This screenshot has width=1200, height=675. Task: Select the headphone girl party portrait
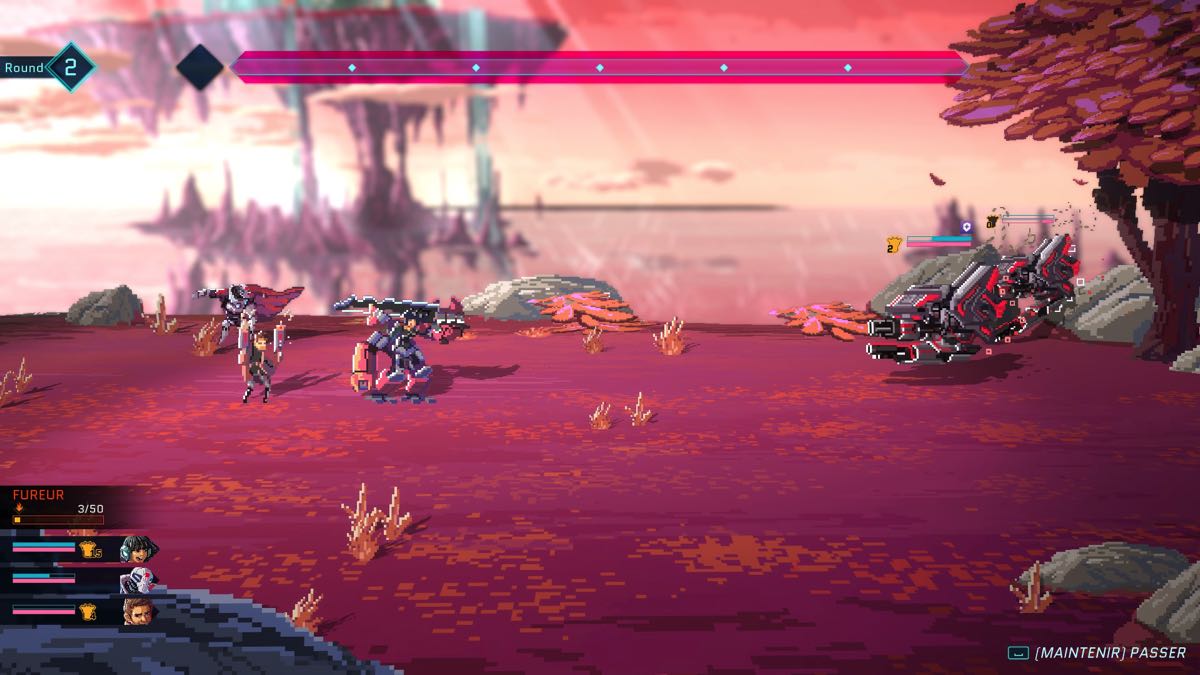136,549
